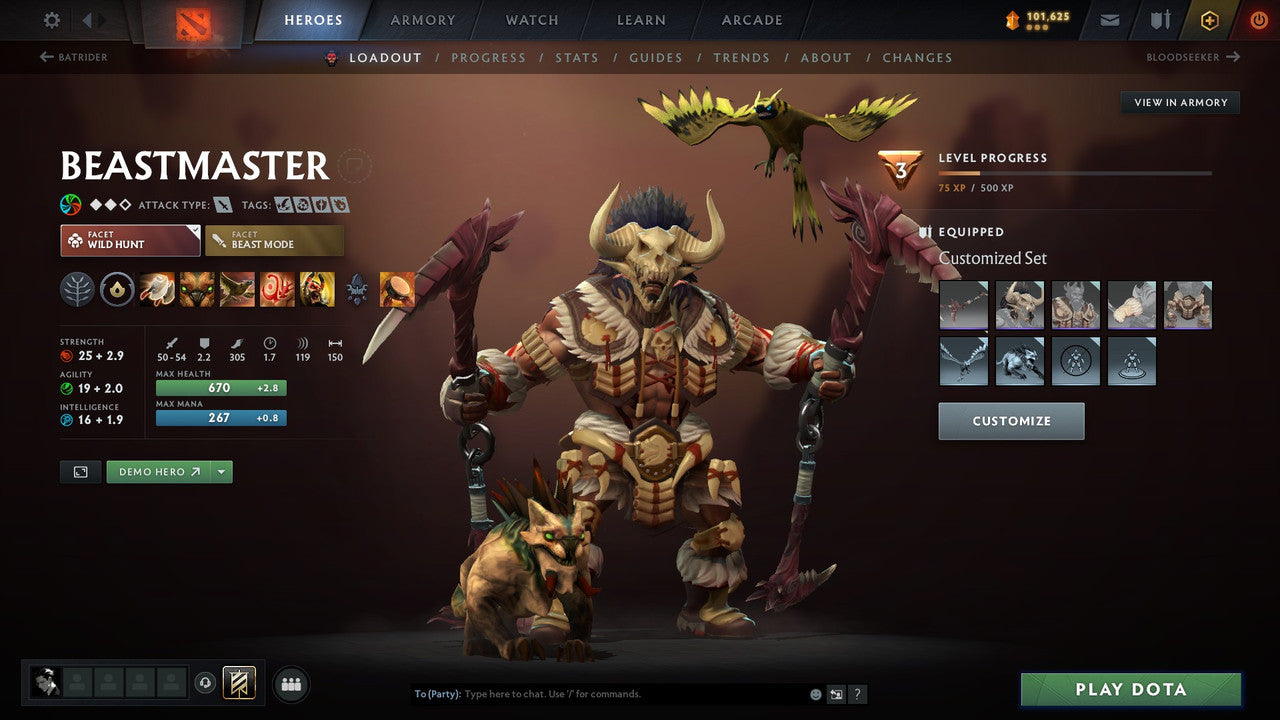This screenshot has width=1280, height=720.
Task: Toggle the Wild Hunt facet
Action: [129, 240]
